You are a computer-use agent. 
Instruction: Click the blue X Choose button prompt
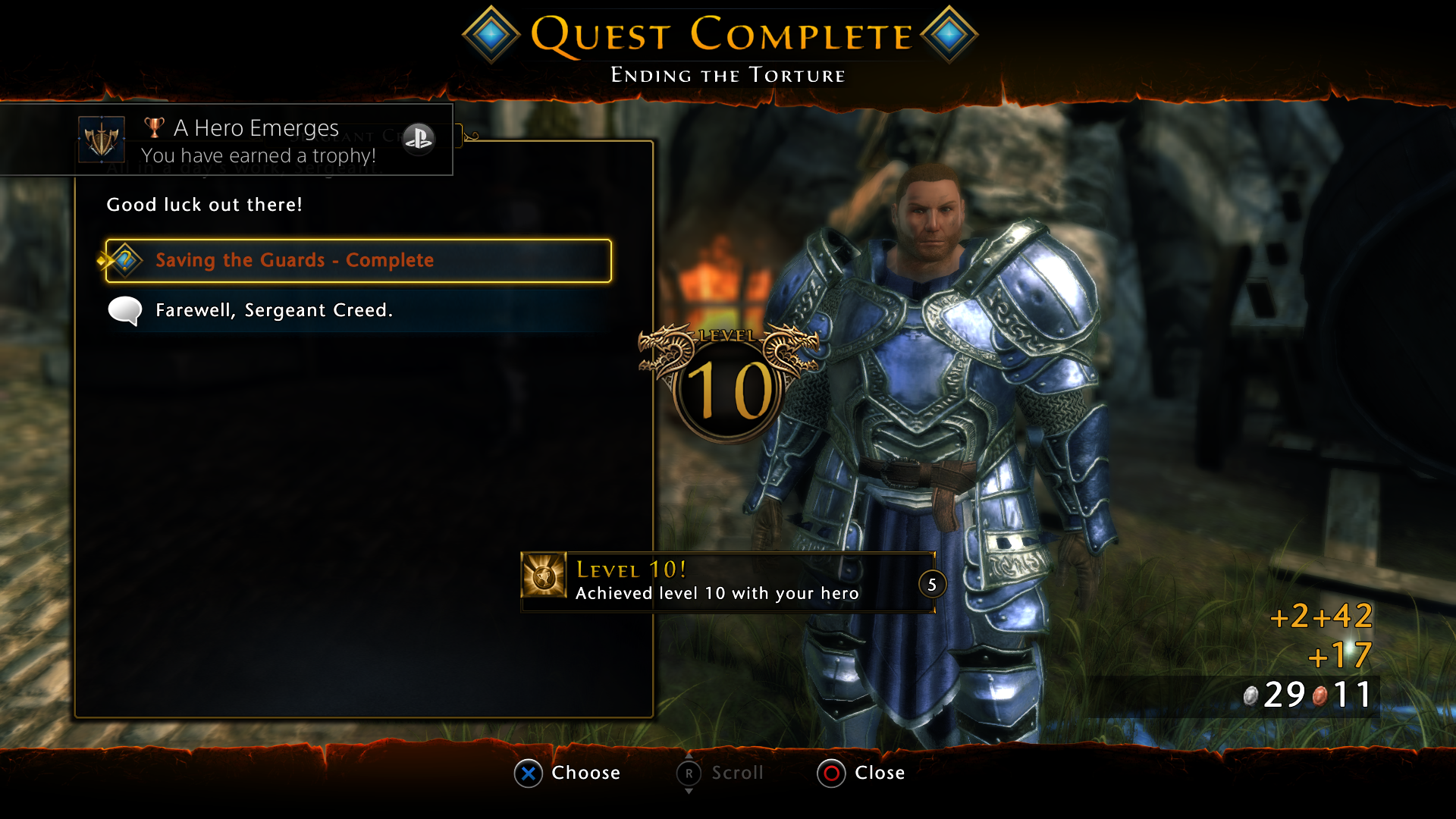tap(529, 773)
